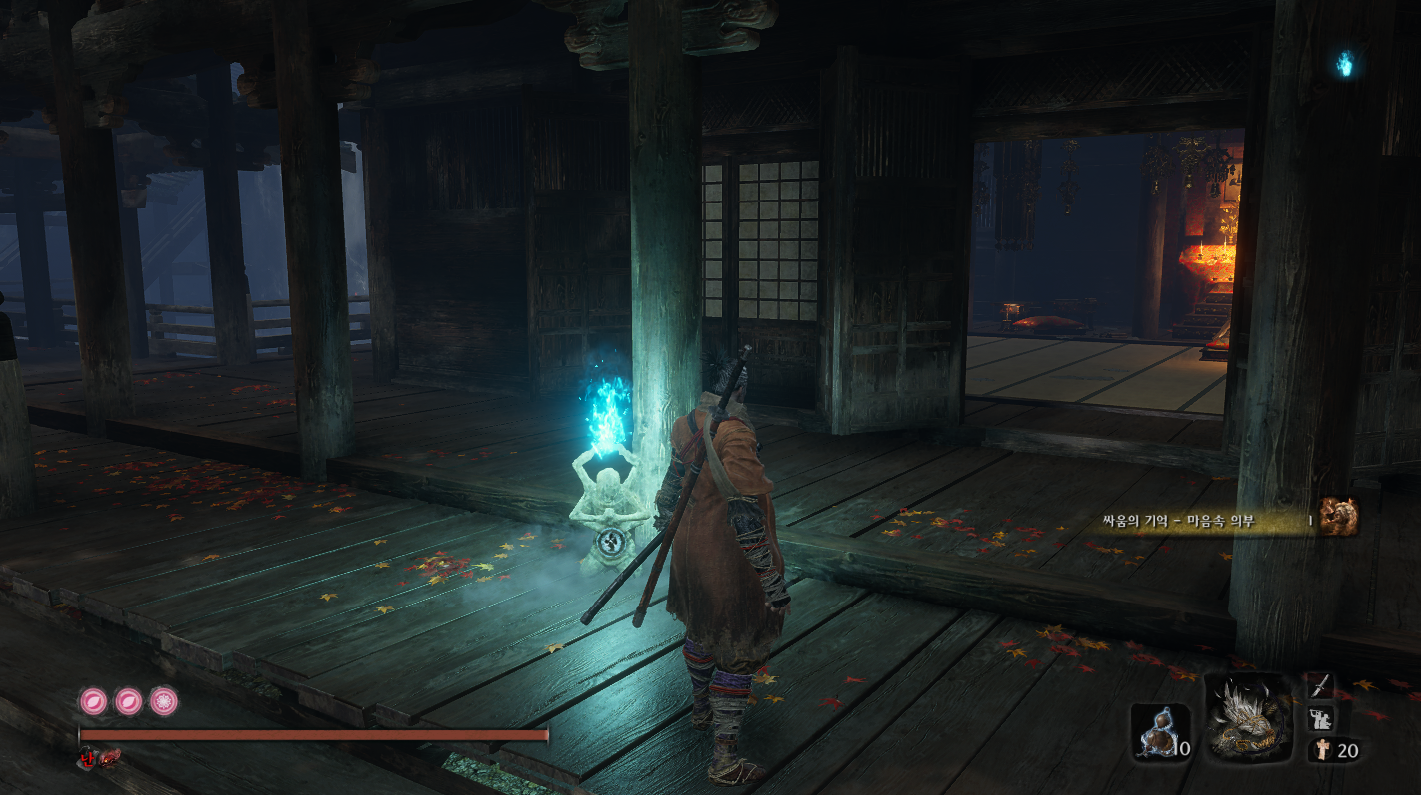The image size is (1421, 795).
Task: Select the Healing Gourd item slot
Action: 1160,732
